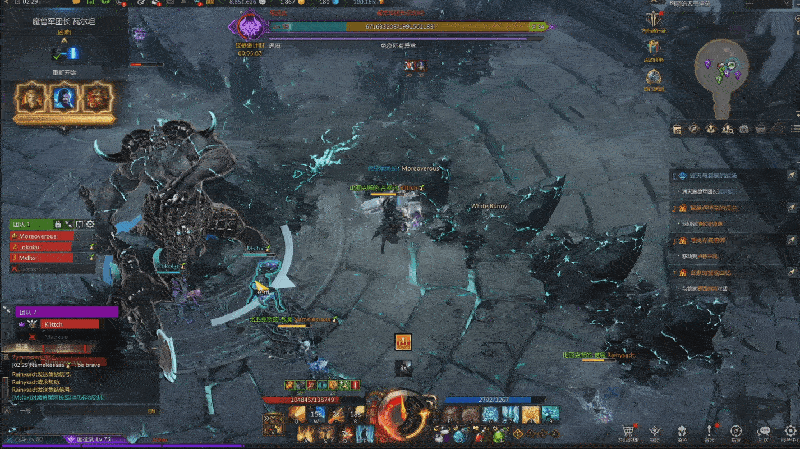Viewport: 800px width, 449px height.
Task: Click the orange buff icon above hotbar
Action: coord(405,341)
